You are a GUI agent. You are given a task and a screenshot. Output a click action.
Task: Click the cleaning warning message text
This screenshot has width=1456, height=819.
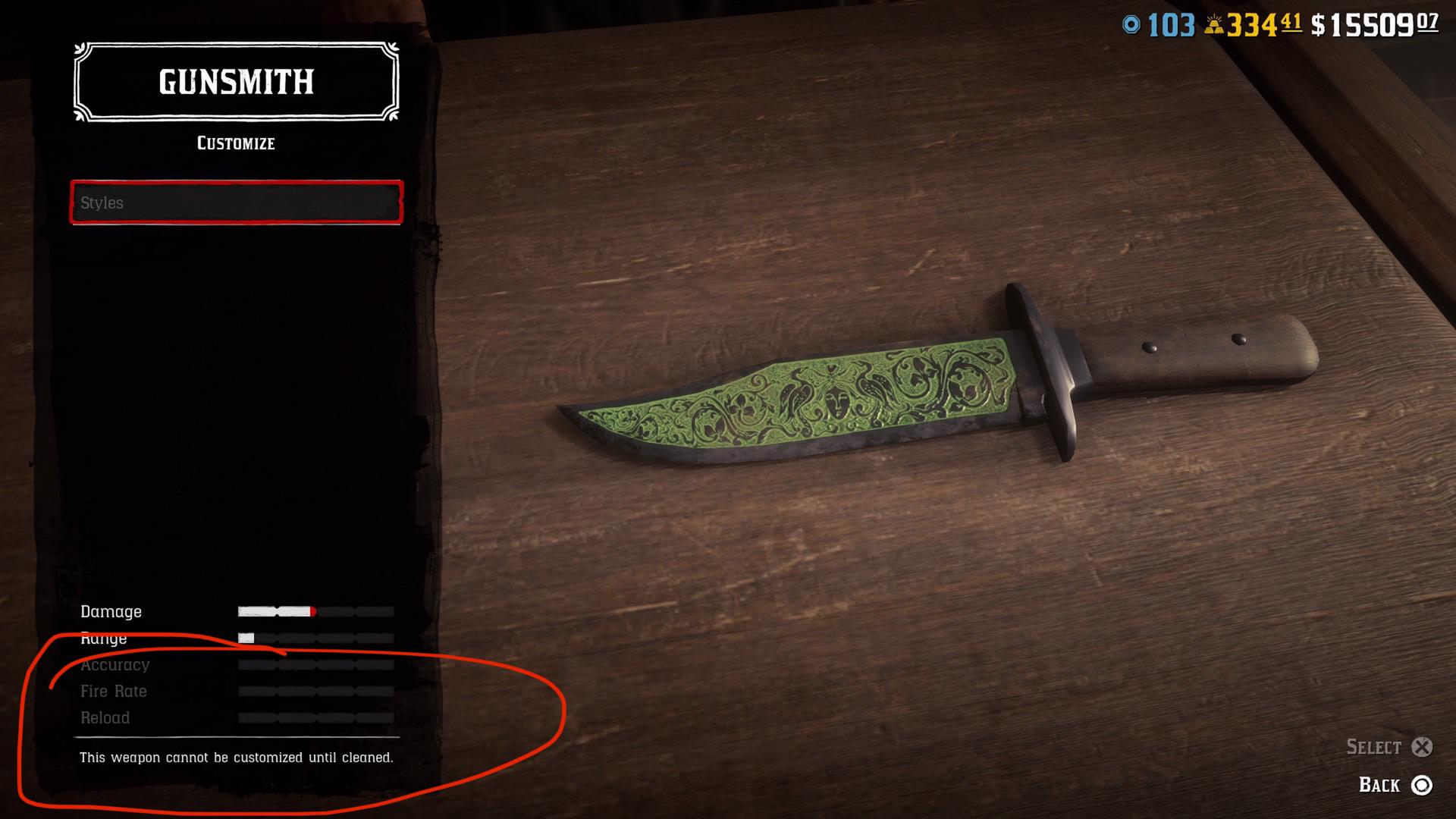(x=237, y=756)
